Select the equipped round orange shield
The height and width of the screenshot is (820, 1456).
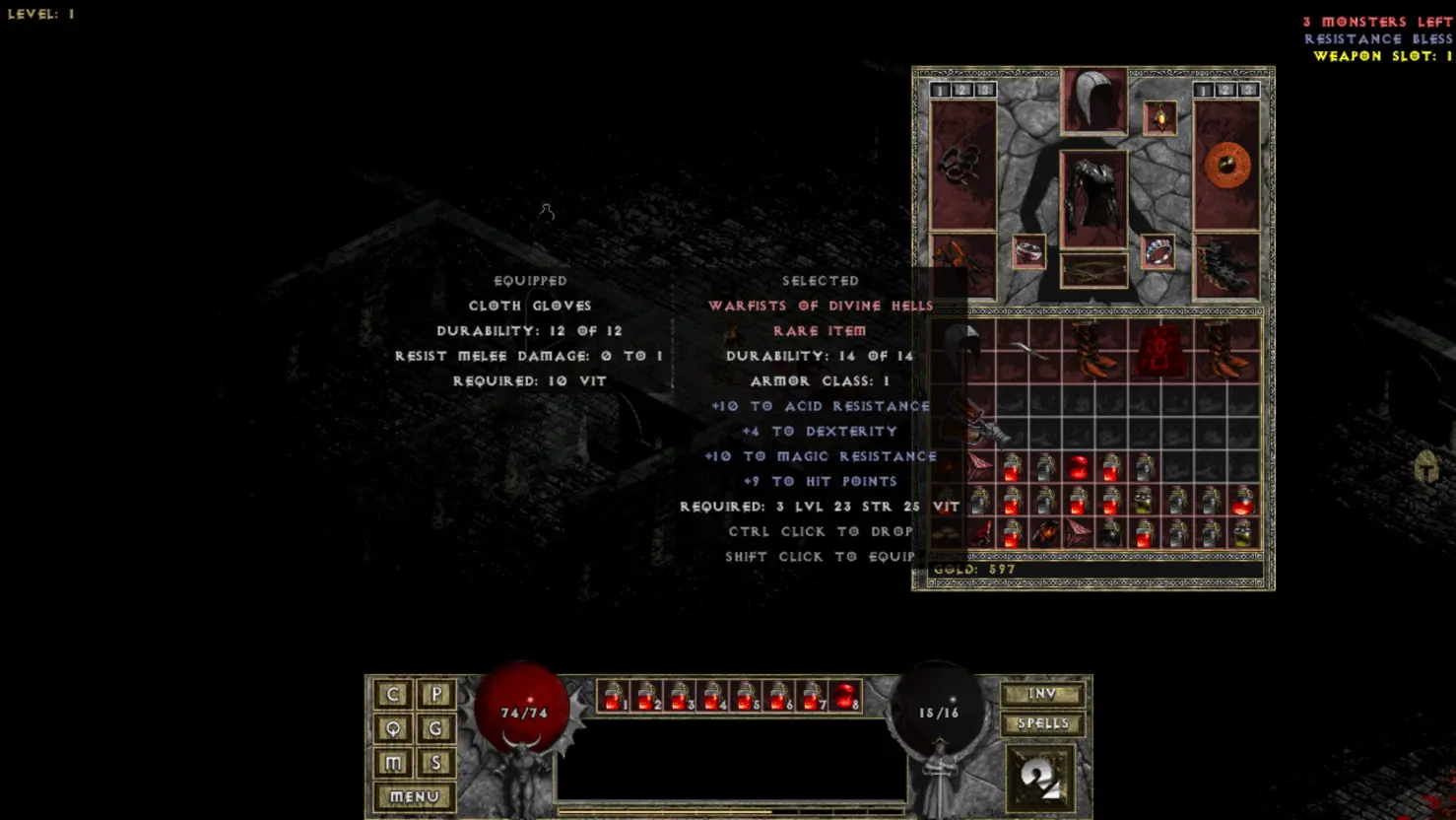[x=1226, y=166]
